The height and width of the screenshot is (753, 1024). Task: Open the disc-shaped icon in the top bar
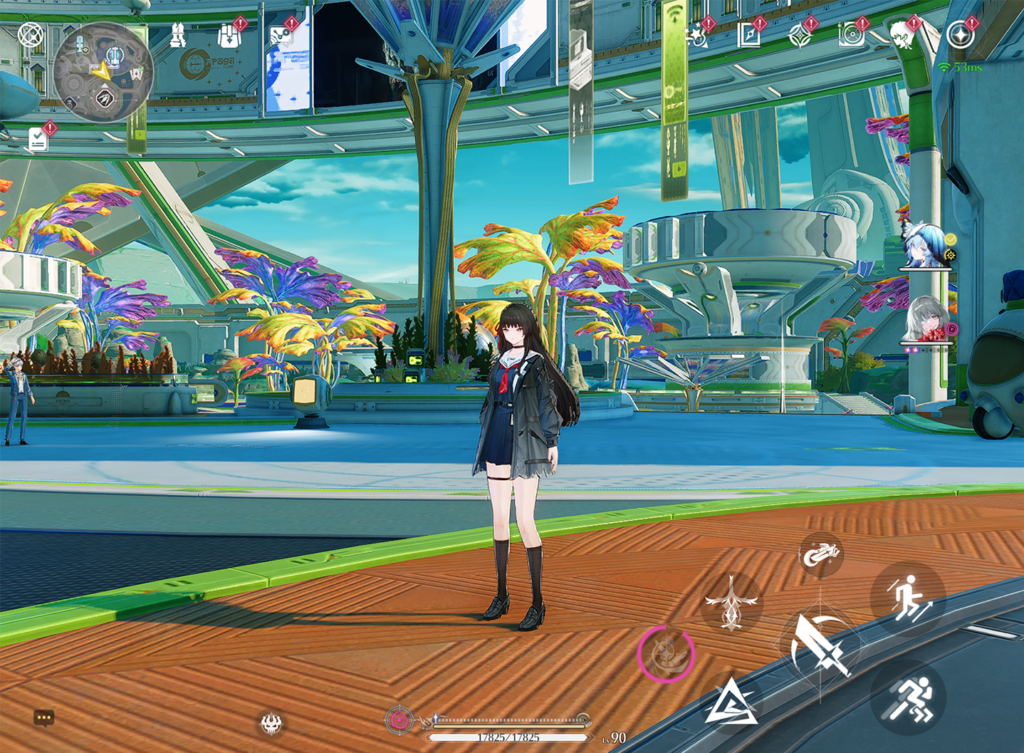pos(852,37)
